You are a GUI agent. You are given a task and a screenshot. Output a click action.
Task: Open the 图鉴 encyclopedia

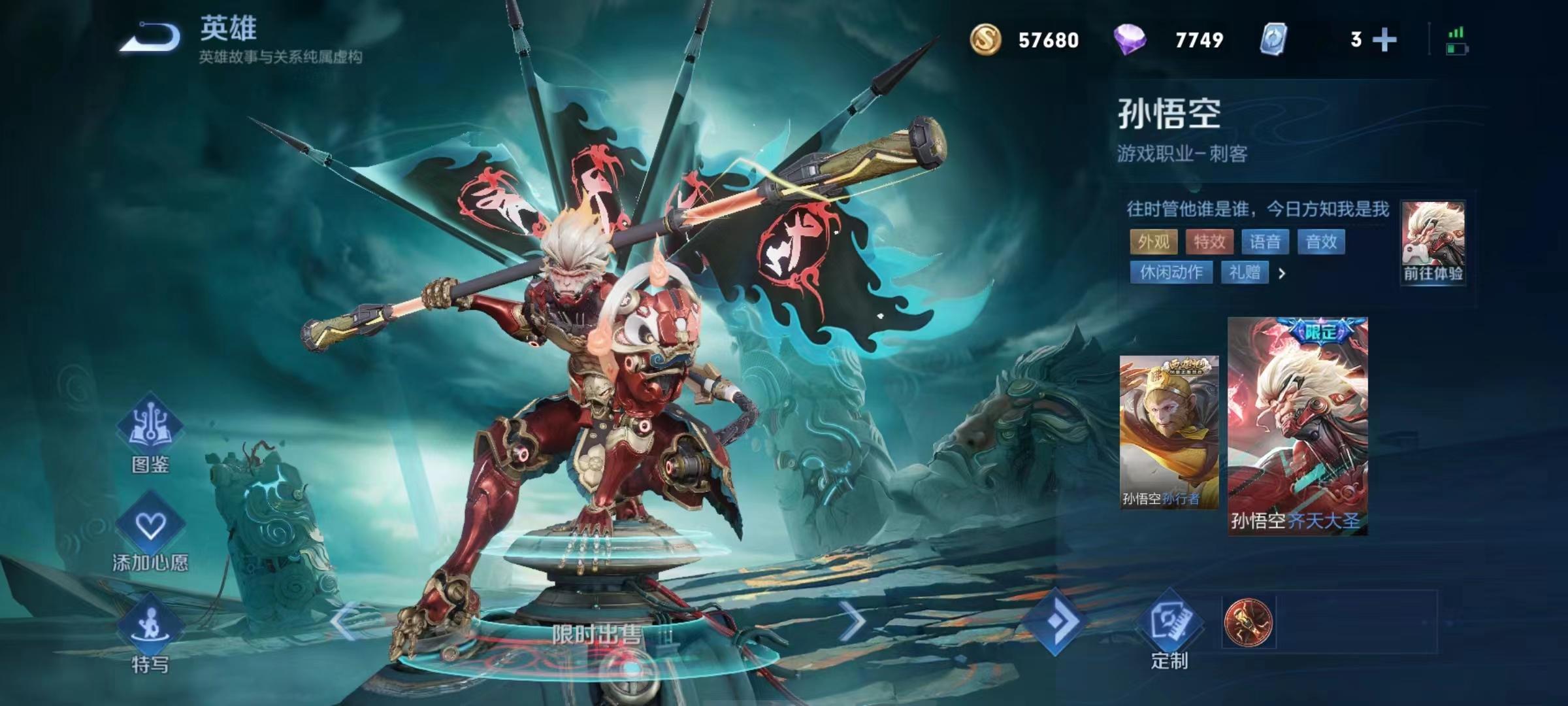point(150,433)
